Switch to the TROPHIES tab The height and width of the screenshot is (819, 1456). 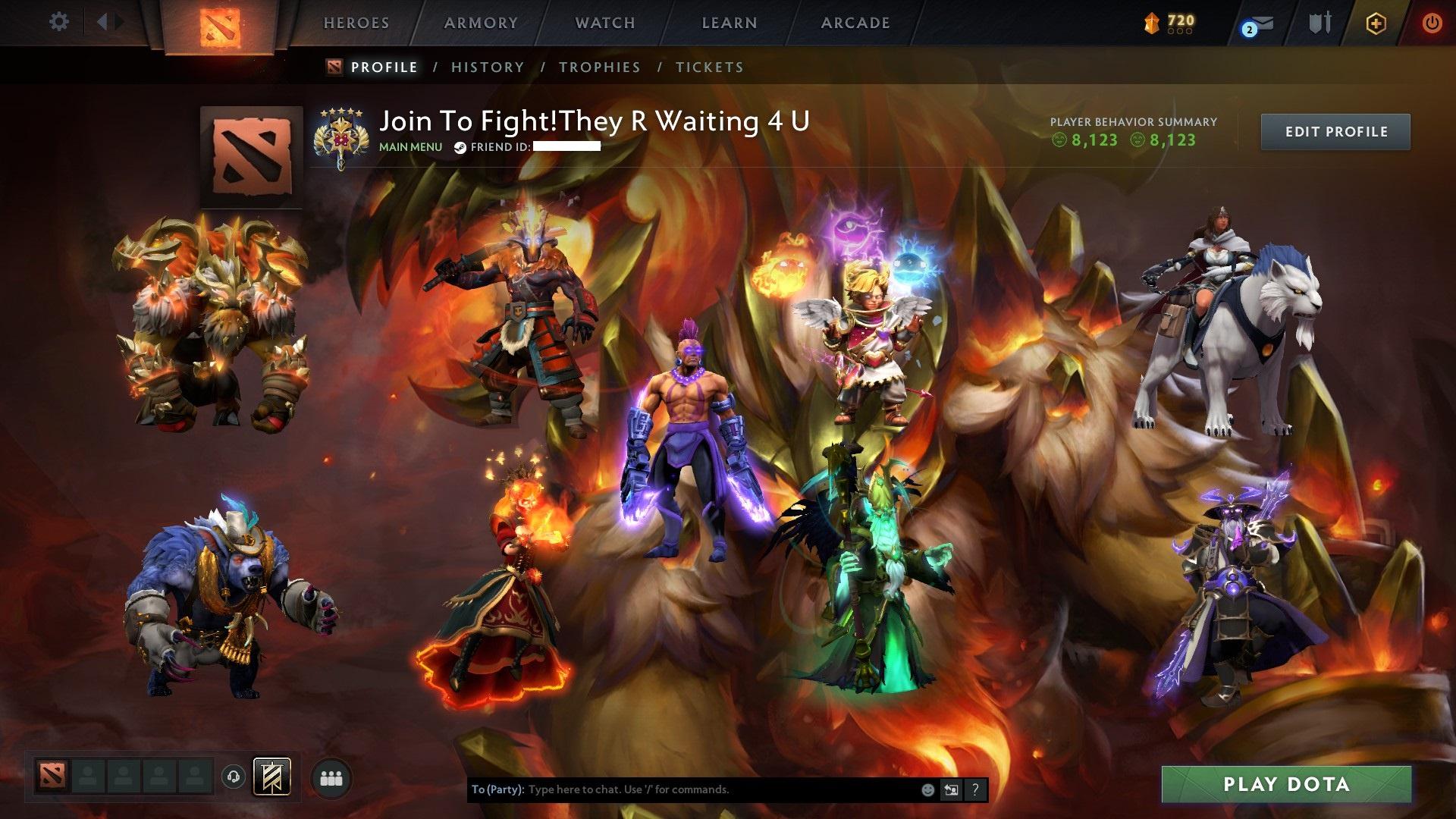tap(600, 67)
